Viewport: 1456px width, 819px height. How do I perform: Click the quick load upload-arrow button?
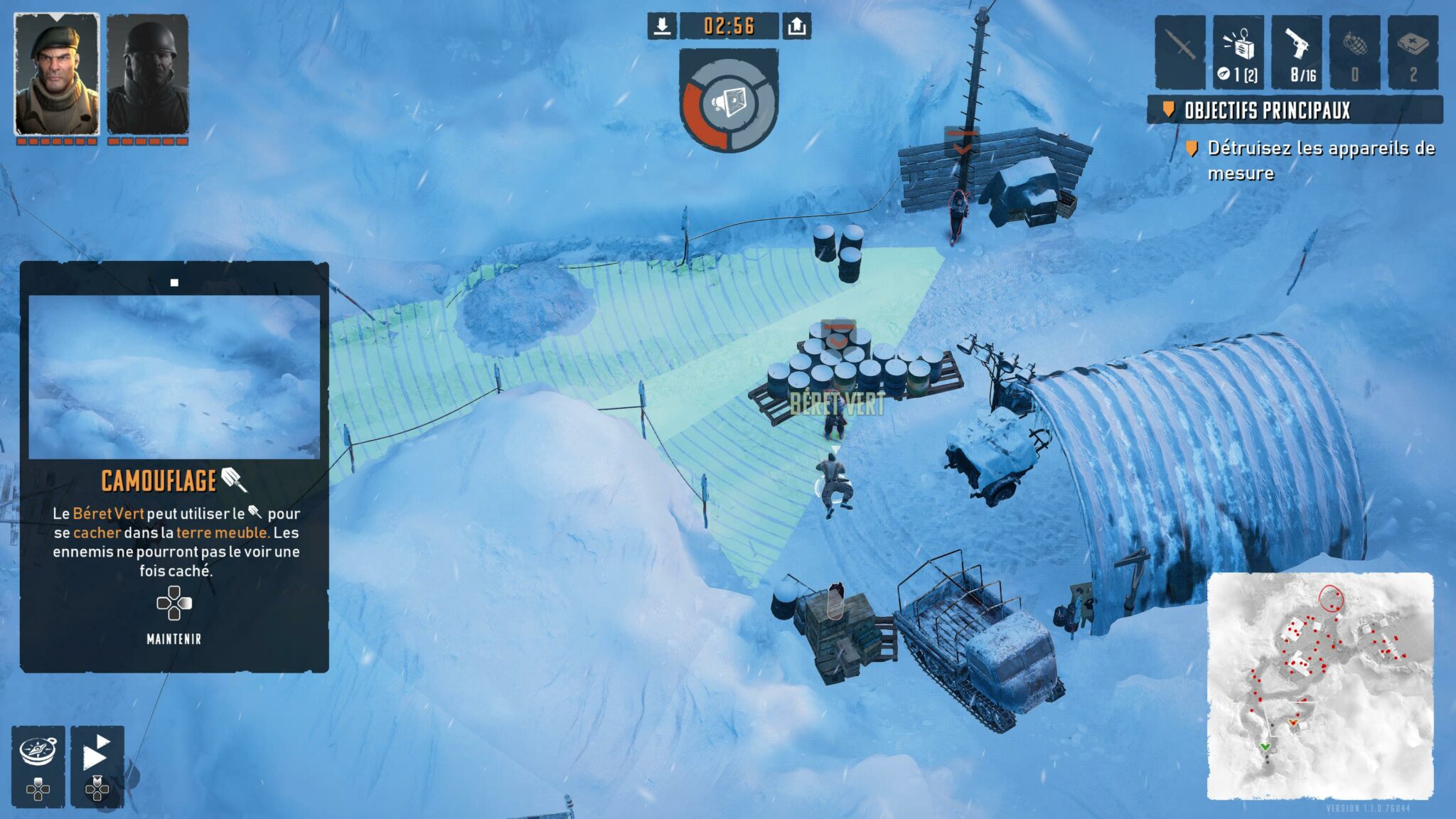tap(797, 26)
